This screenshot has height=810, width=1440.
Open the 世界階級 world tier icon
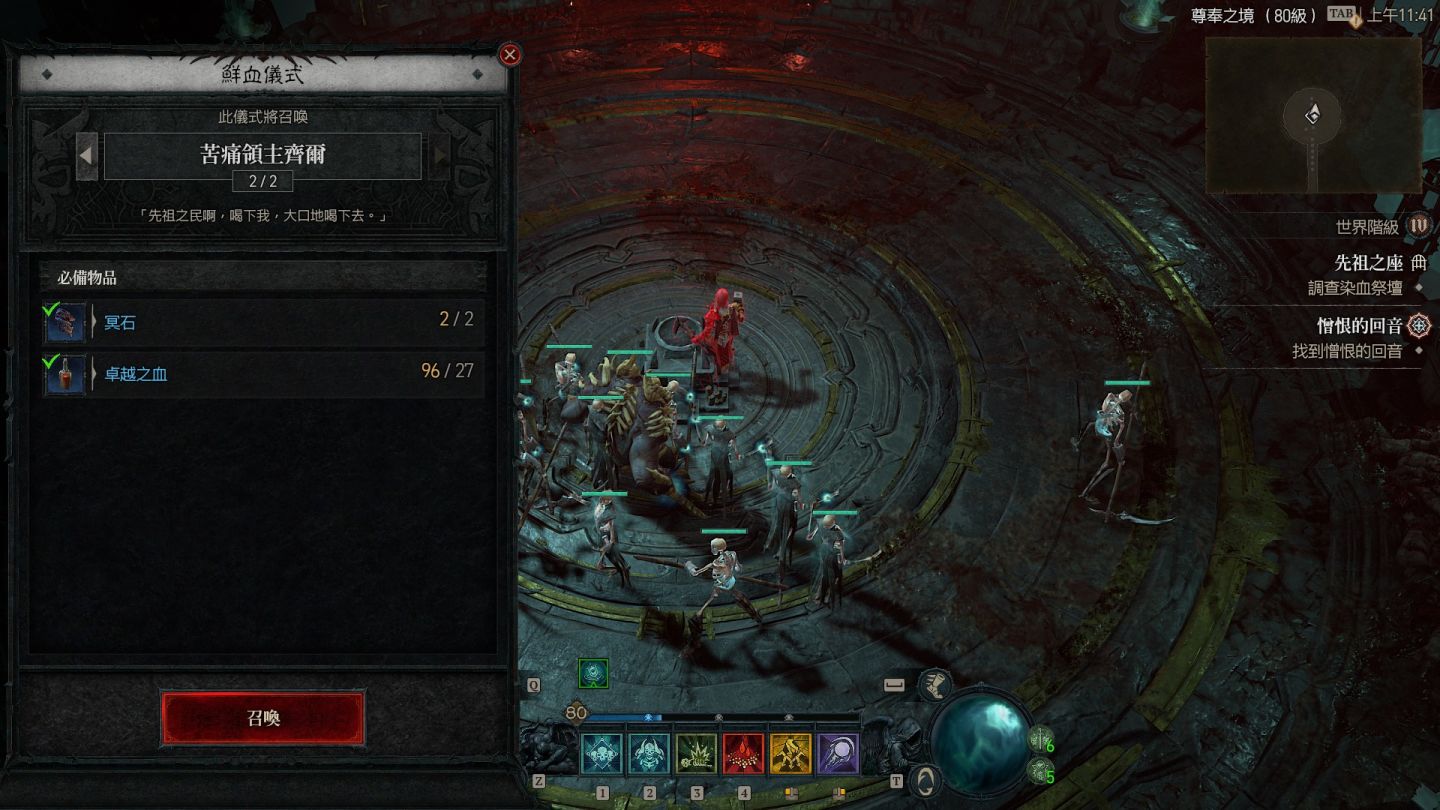tap(1419, 226)
